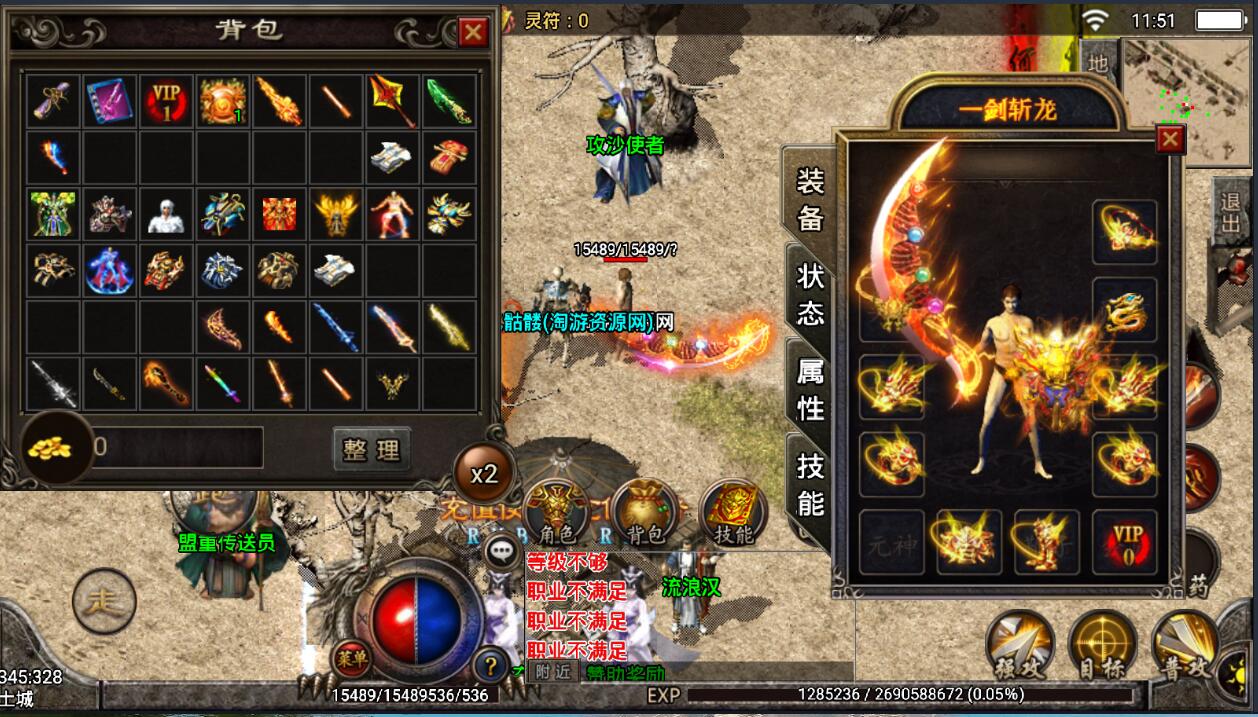Close the 背包 backpack window
1258x717 pixels.
[473, 33]
